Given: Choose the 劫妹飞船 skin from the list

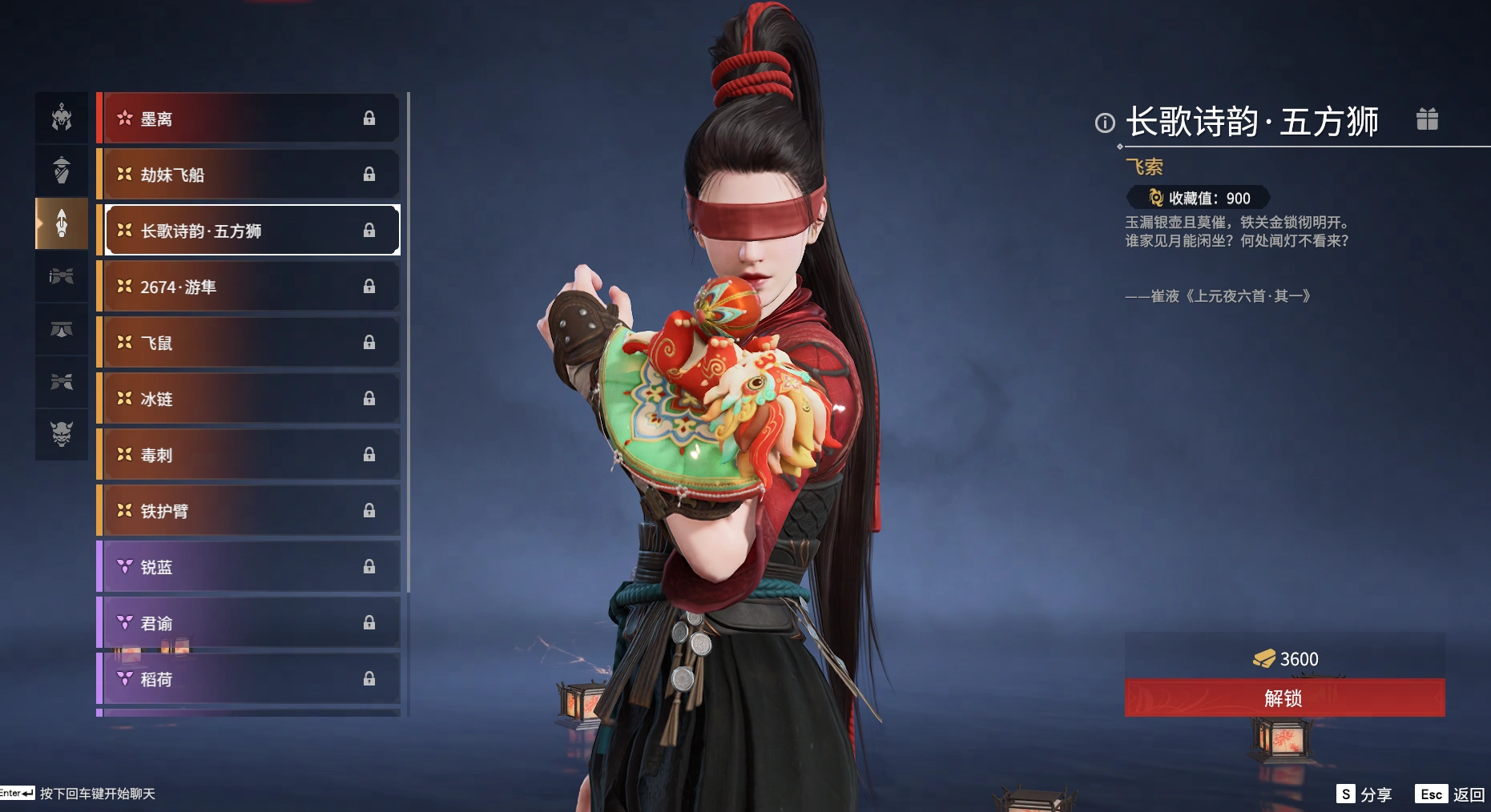Looking at the screenshot, I should pyautogui.click(x=250, y=175).
